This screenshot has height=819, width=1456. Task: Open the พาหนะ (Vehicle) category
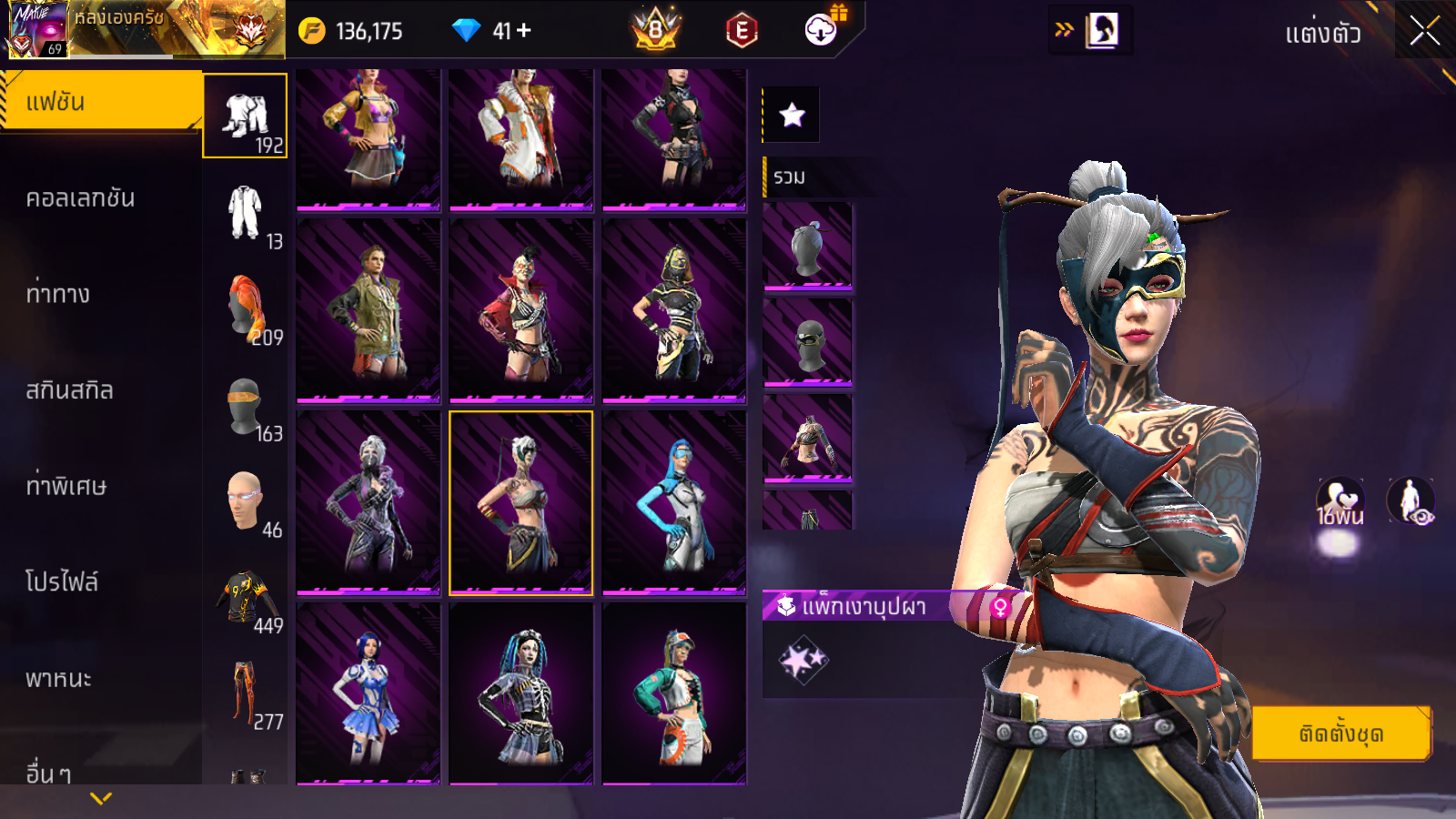[x=59, y=679]
